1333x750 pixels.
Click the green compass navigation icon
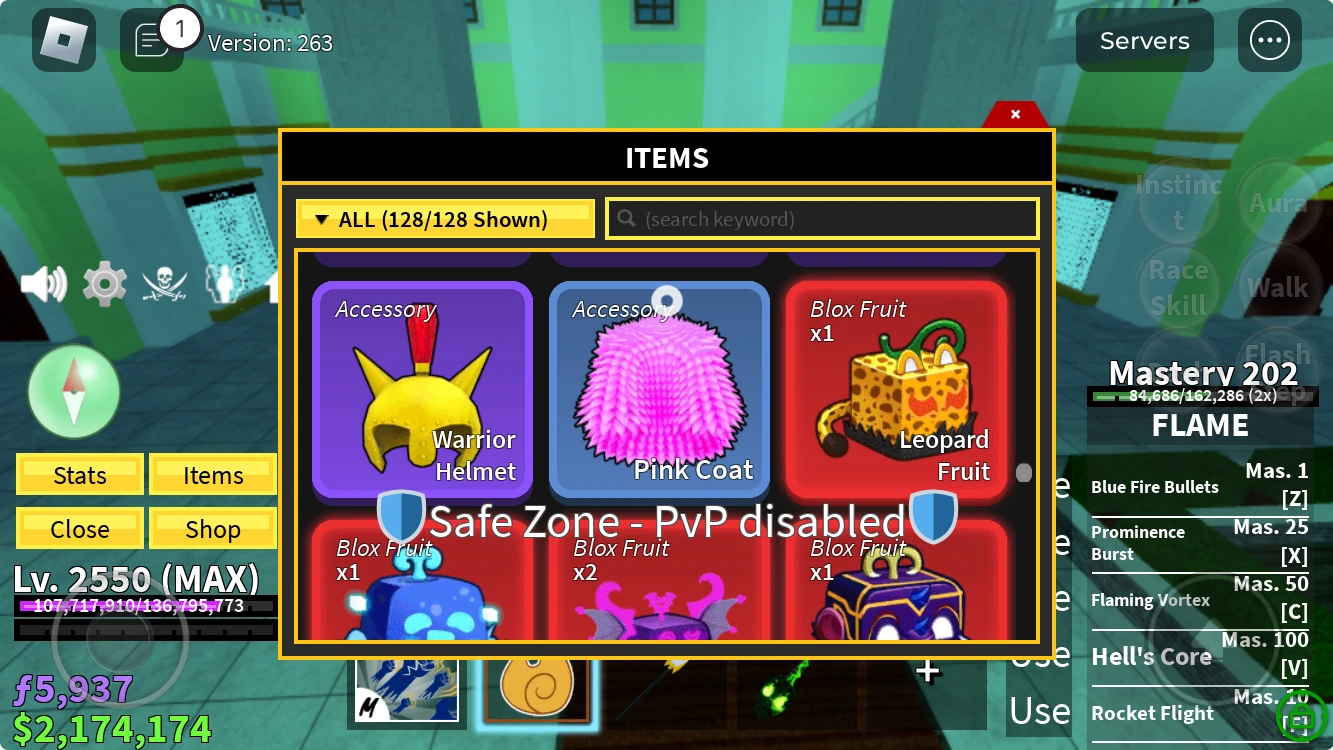pyautogui.click(x=74, y=391)
